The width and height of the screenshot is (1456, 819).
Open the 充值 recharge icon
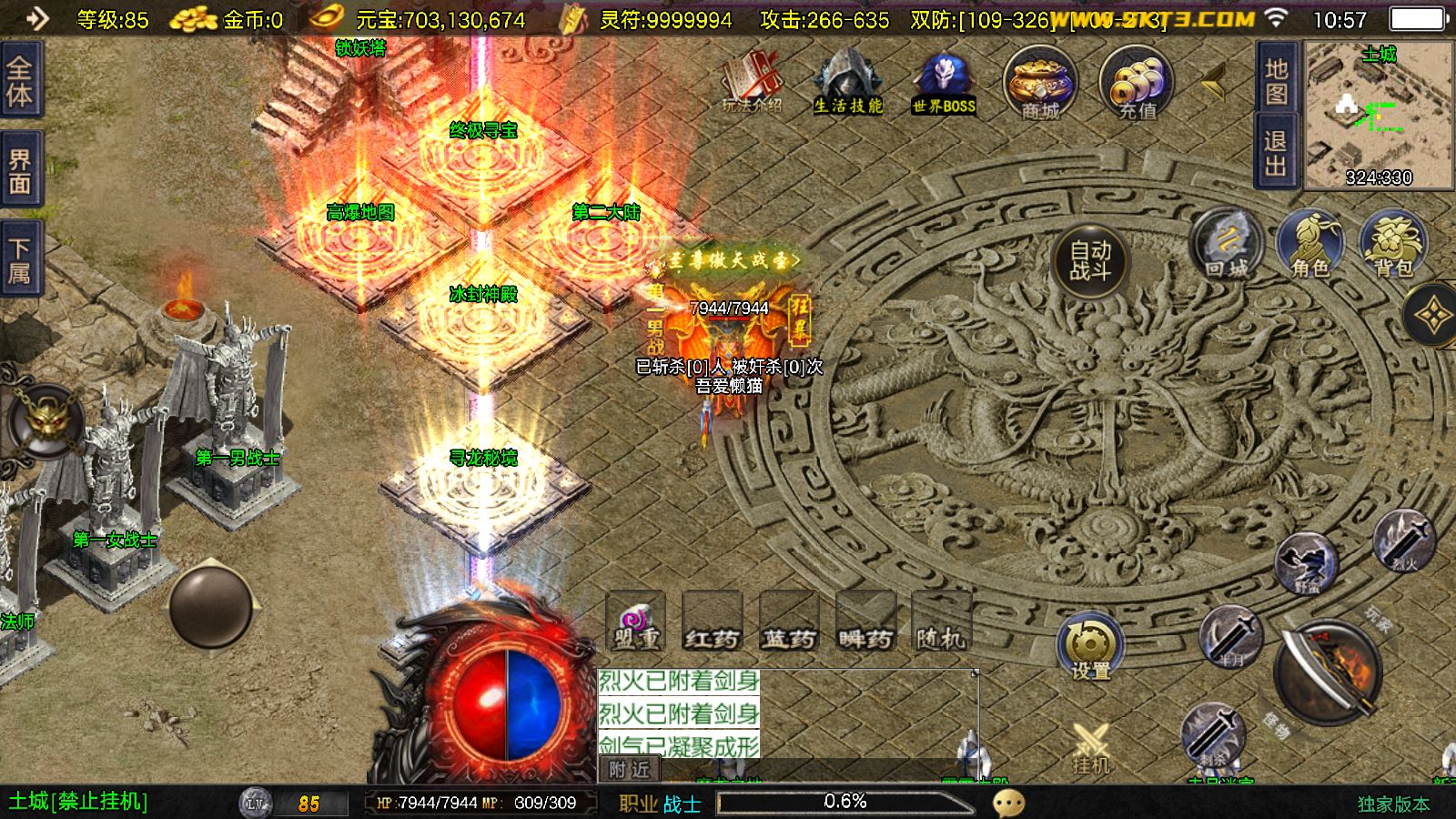(x=1137, y=84)
